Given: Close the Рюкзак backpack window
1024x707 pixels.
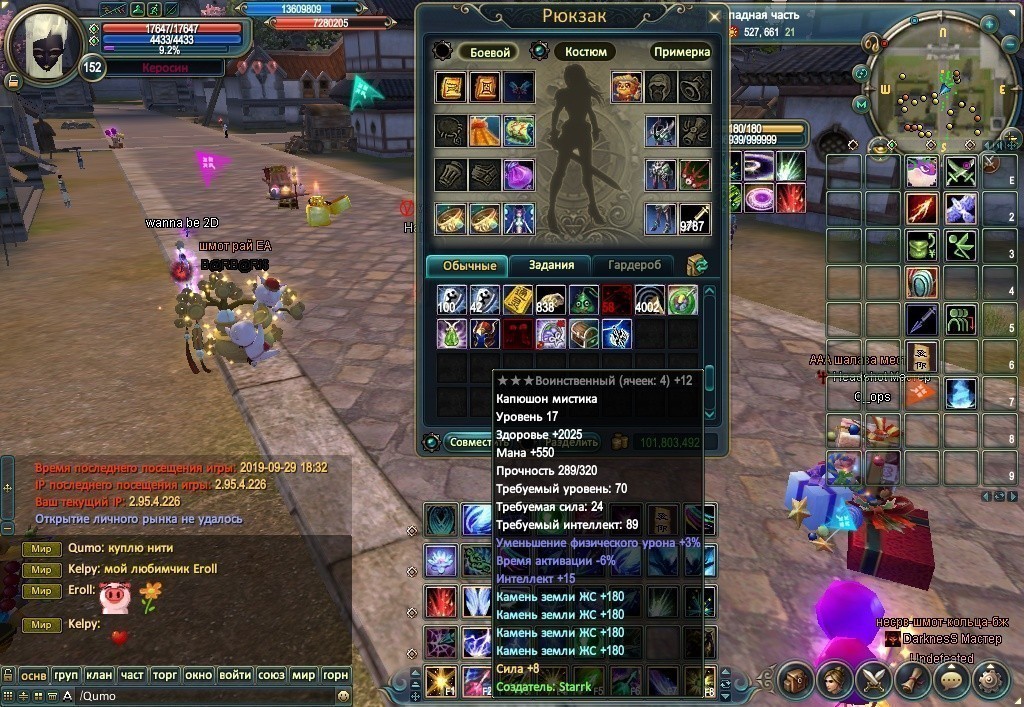Looking at the screenshot, I should coord(713,17).
